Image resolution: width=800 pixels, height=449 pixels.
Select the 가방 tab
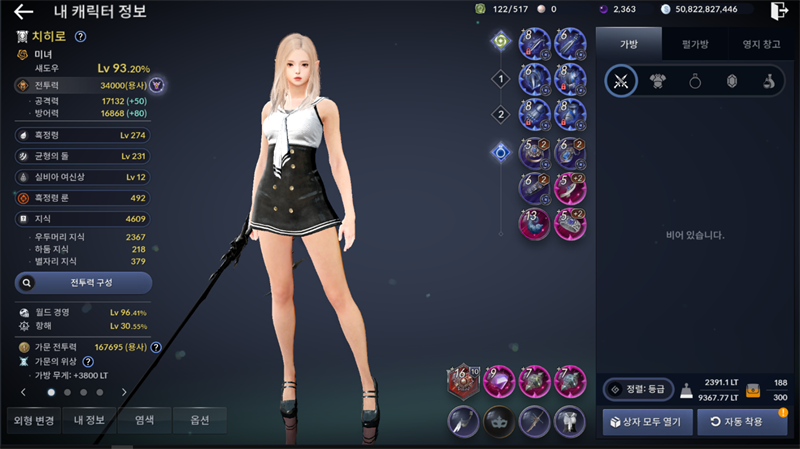(x=628, y=43)
